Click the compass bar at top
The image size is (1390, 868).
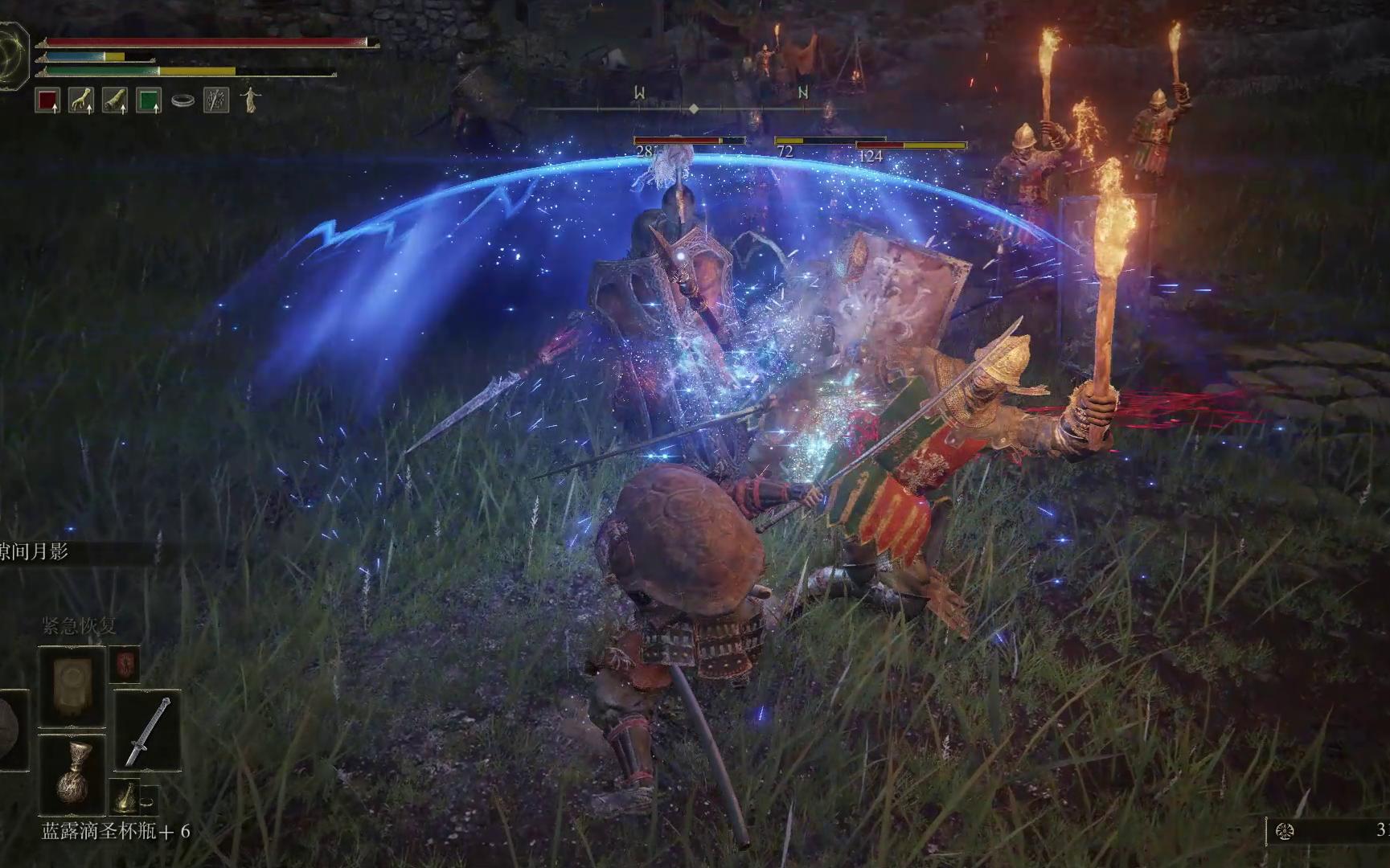[694, 108]
